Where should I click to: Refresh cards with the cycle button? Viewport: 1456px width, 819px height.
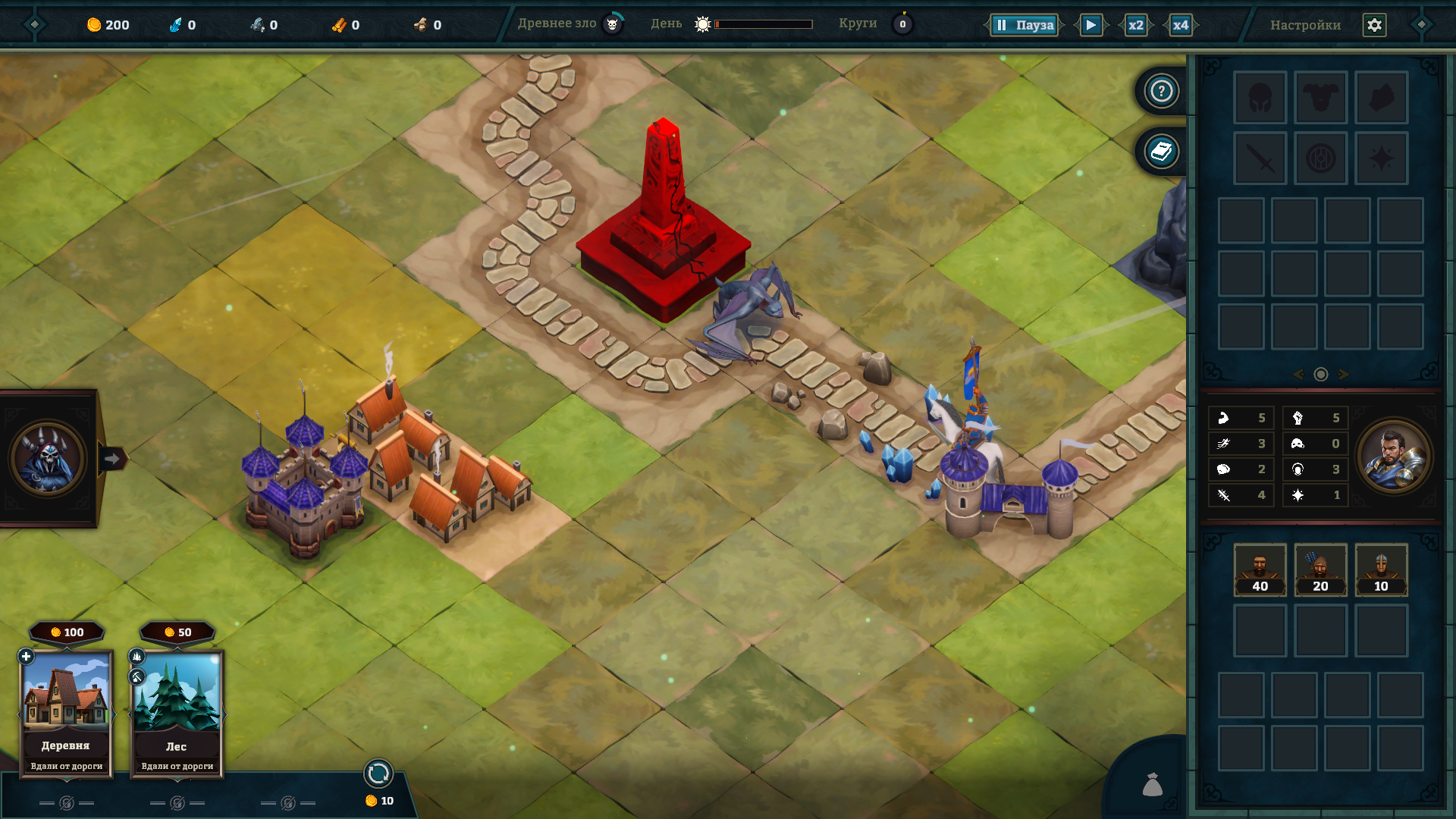(x=378, y=773)
